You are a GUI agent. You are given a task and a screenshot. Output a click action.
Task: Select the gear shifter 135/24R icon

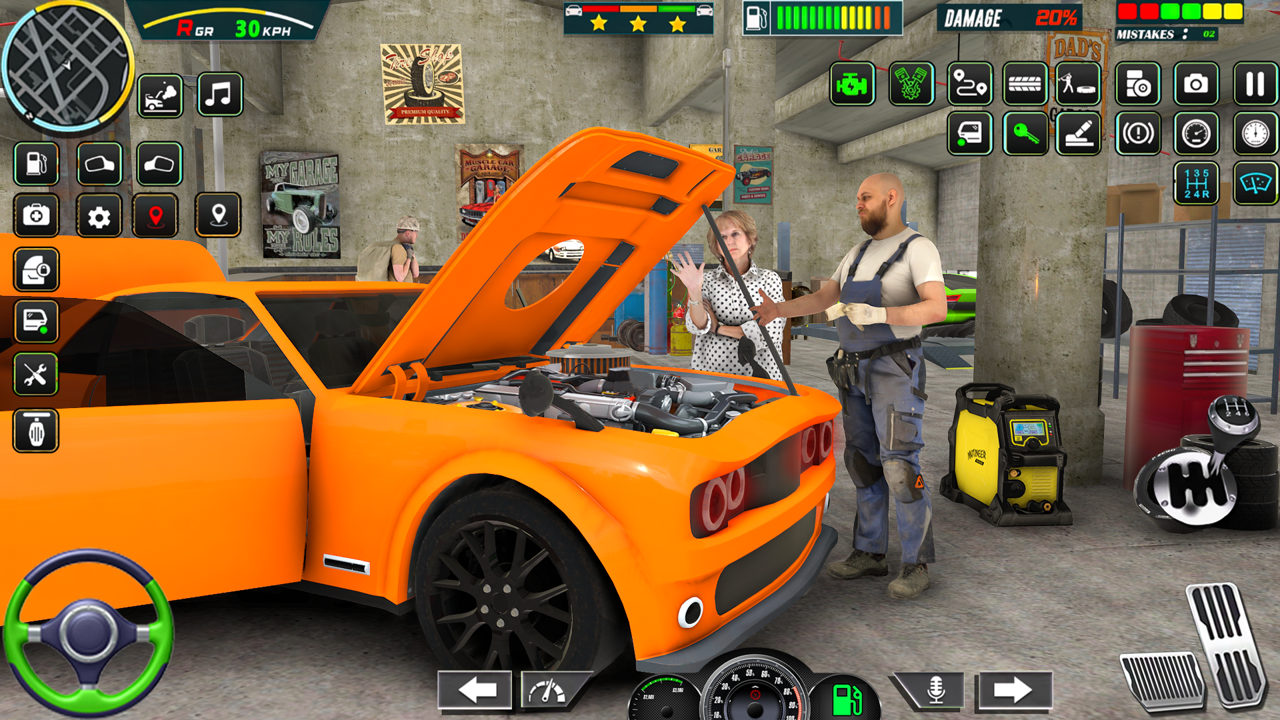coord(1195,183)
